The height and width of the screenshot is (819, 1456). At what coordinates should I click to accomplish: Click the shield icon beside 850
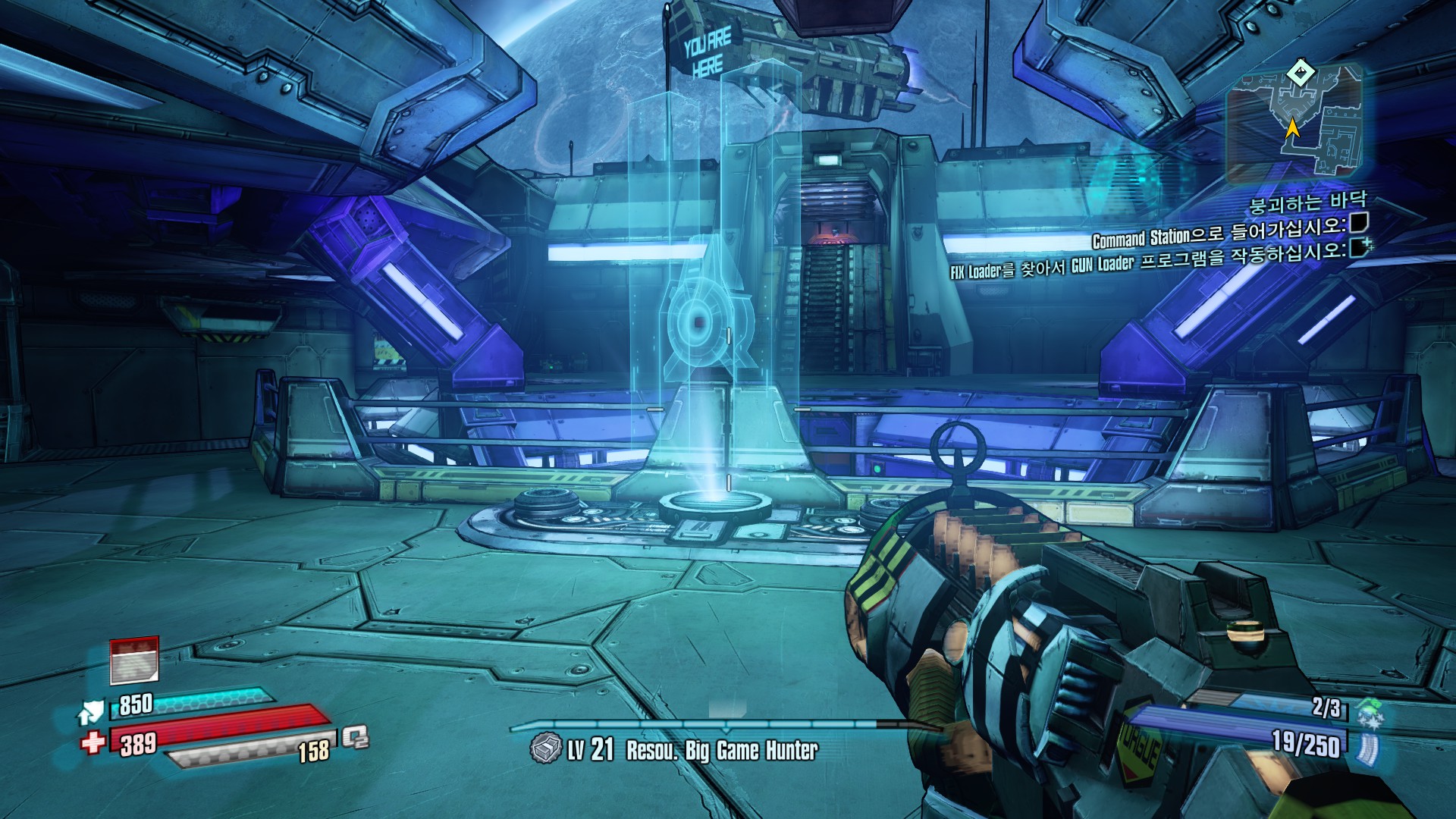90,711
